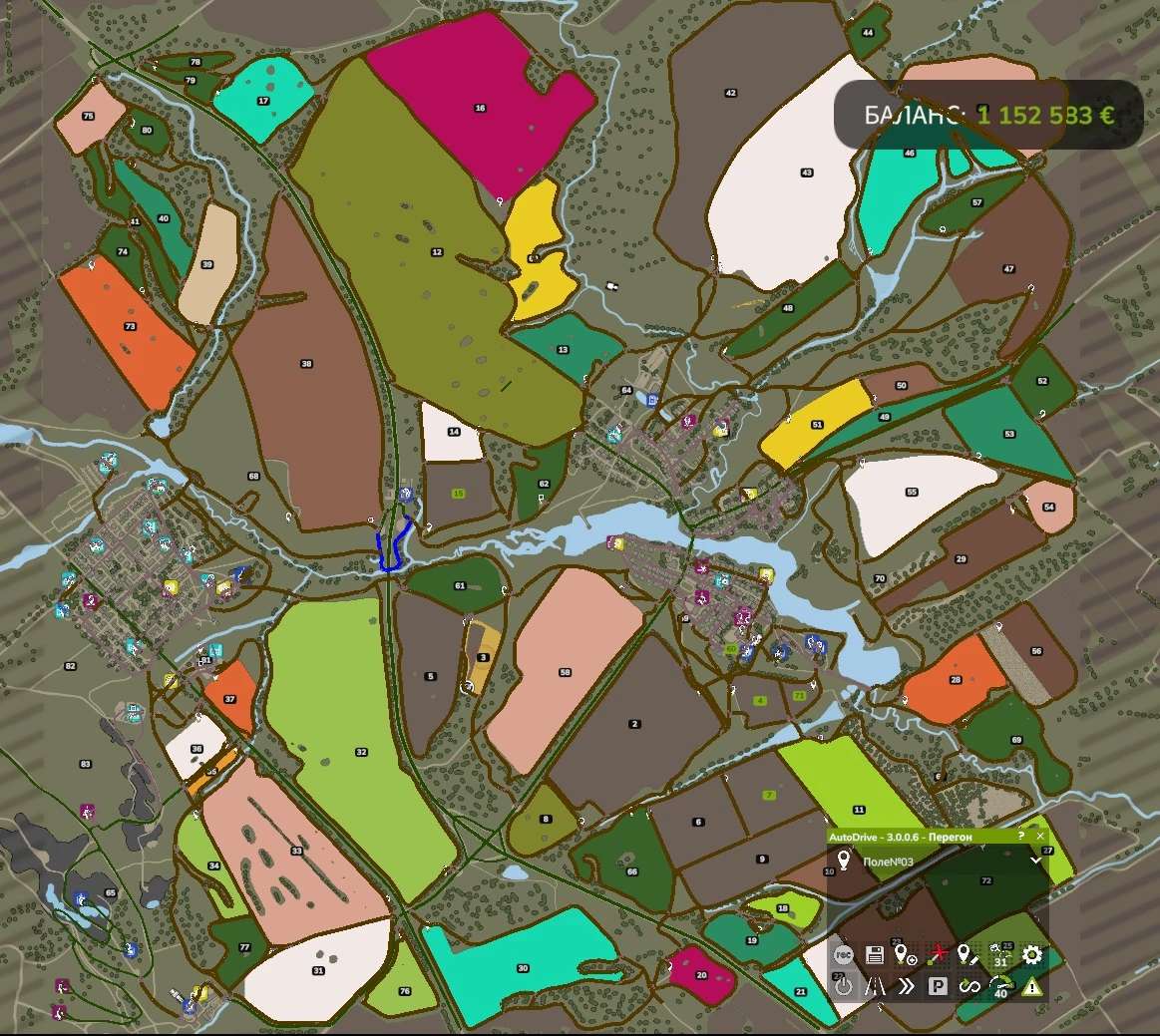1160x1036 pixels.
Task: Activate the double chevron button
Action: pos(906,986)
